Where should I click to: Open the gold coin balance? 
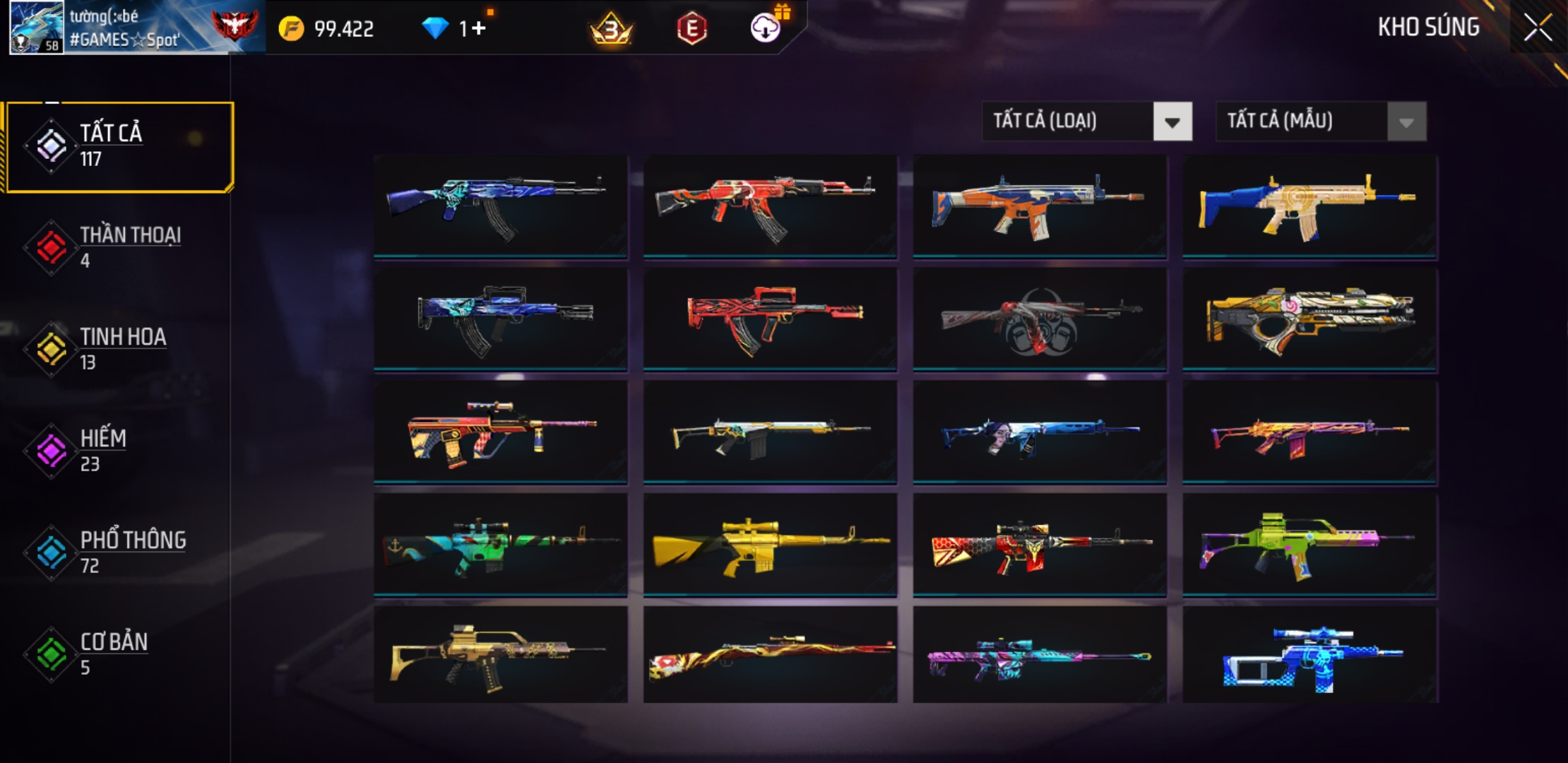point(327,28)
